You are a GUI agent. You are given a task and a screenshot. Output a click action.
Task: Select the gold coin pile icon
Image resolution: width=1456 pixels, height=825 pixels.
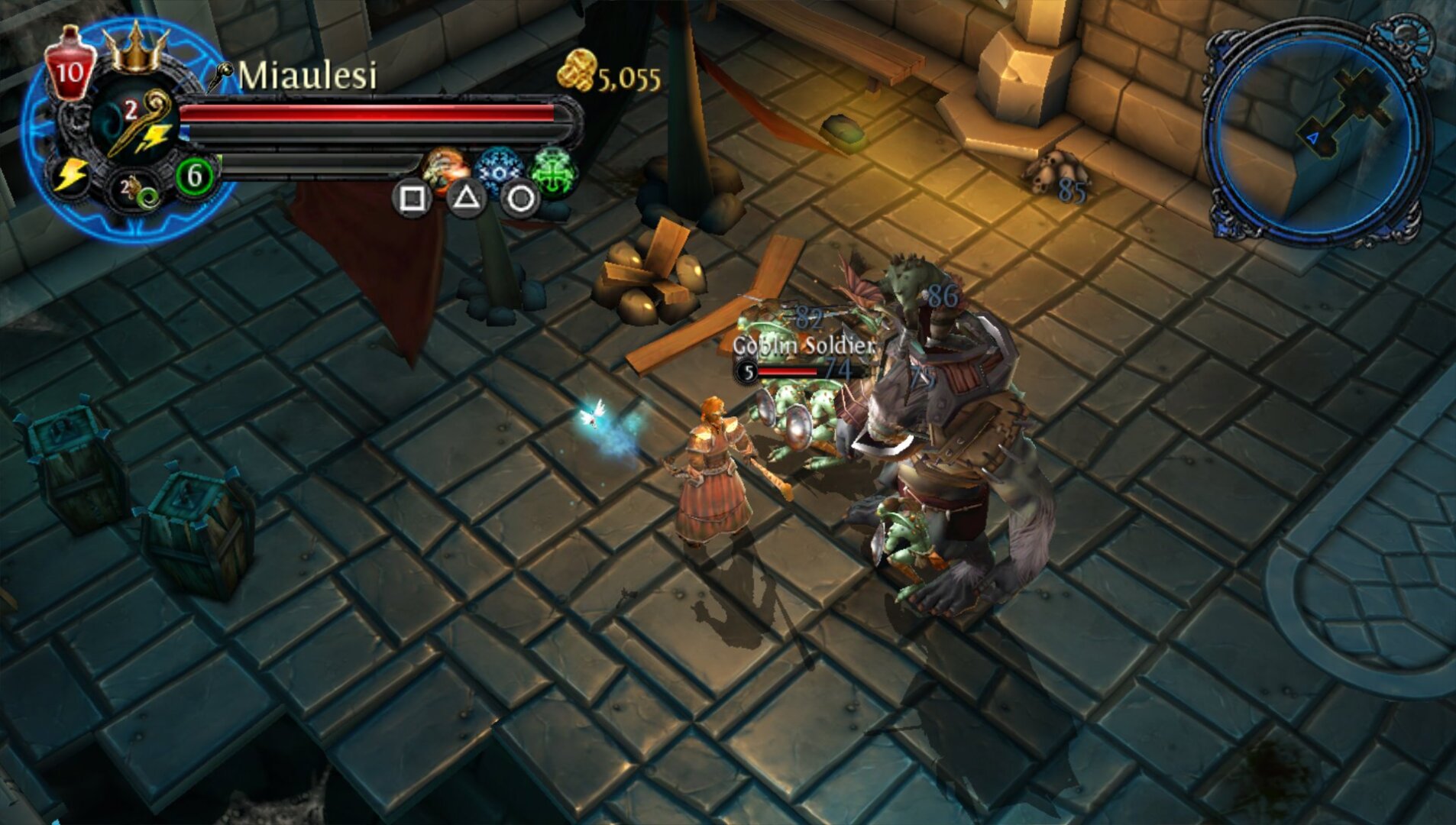tap(576, 70)
